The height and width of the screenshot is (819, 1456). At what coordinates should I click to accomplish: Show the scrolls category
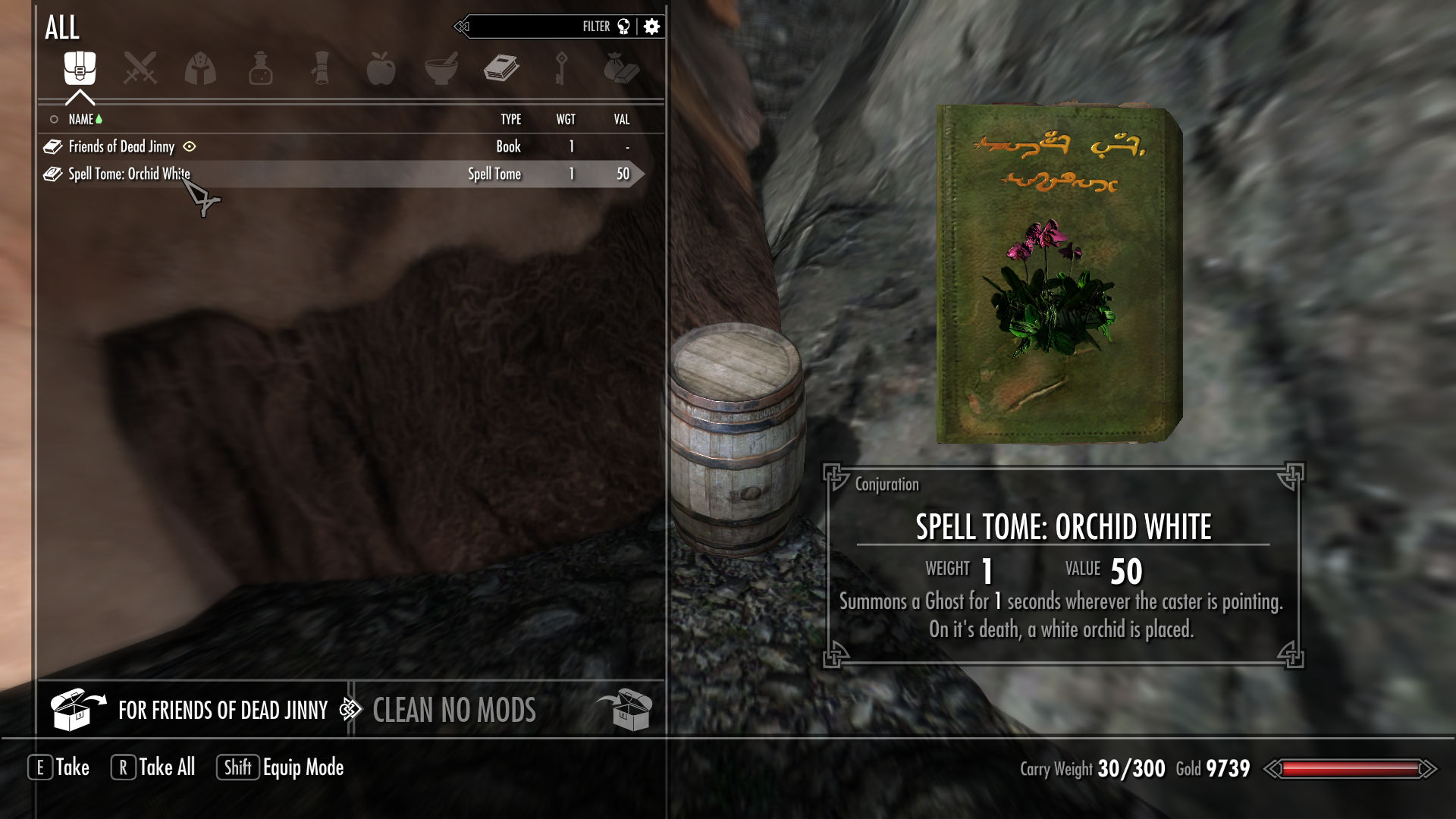[321, 69]
